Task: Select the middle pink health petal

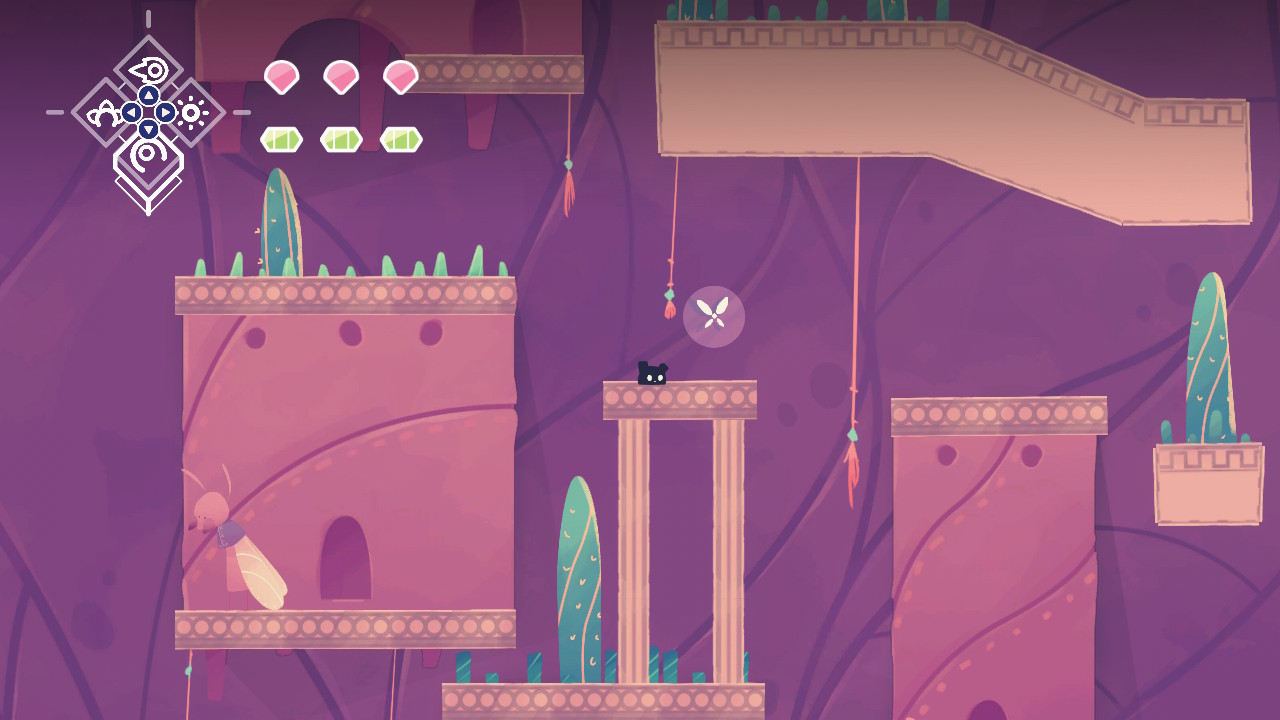Action: (x=341, y=77)
